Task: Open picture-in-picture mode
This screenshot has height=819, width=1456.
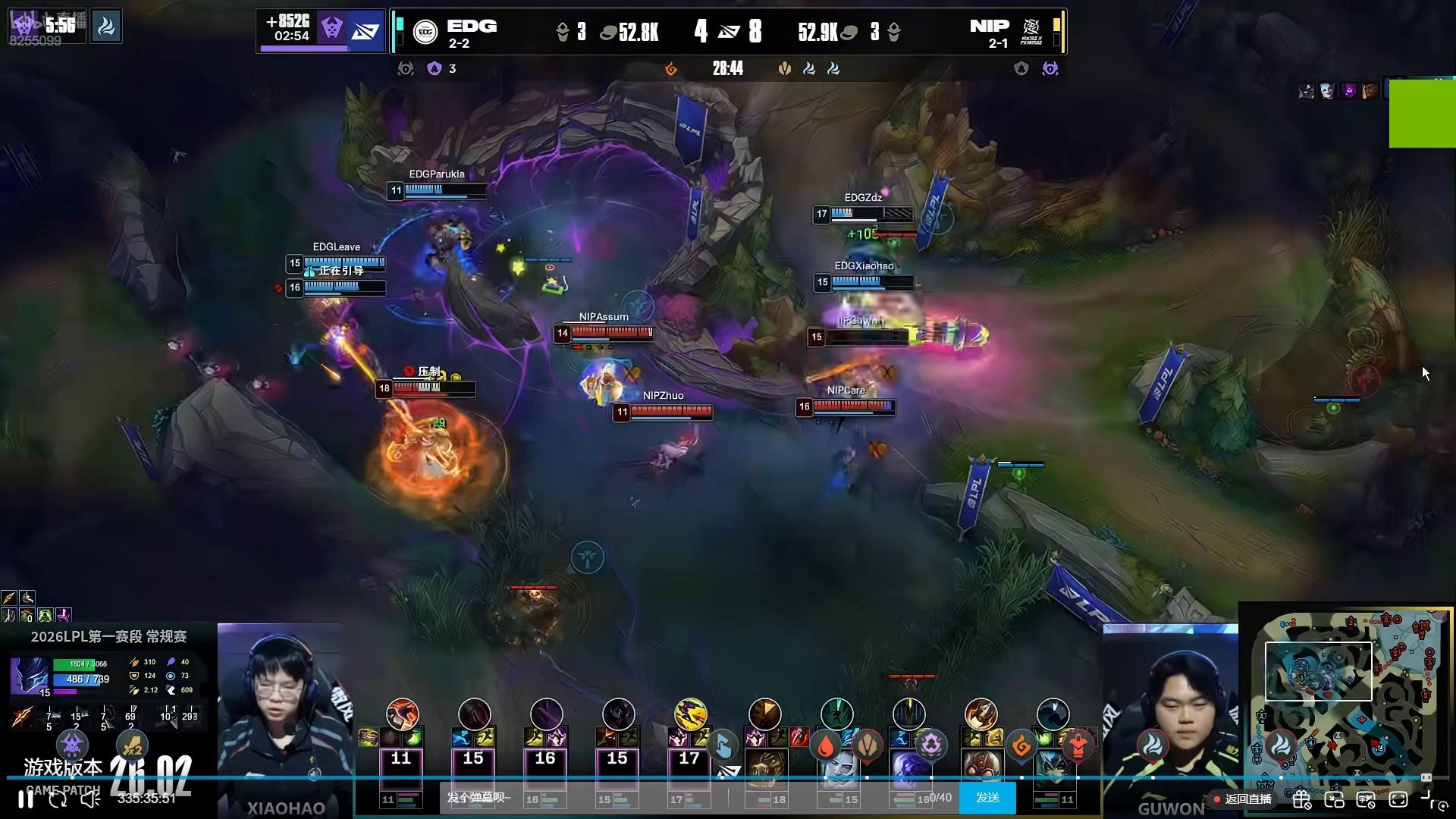Action: pos(1334,799)
